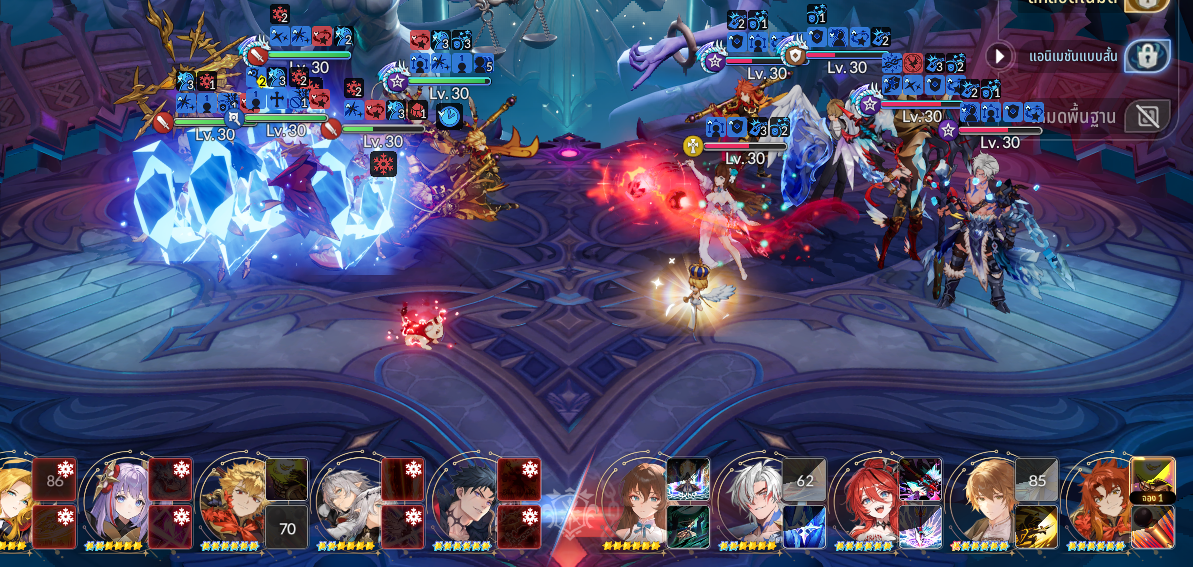Toggle the short animation lock button

tap(1147, 56)
